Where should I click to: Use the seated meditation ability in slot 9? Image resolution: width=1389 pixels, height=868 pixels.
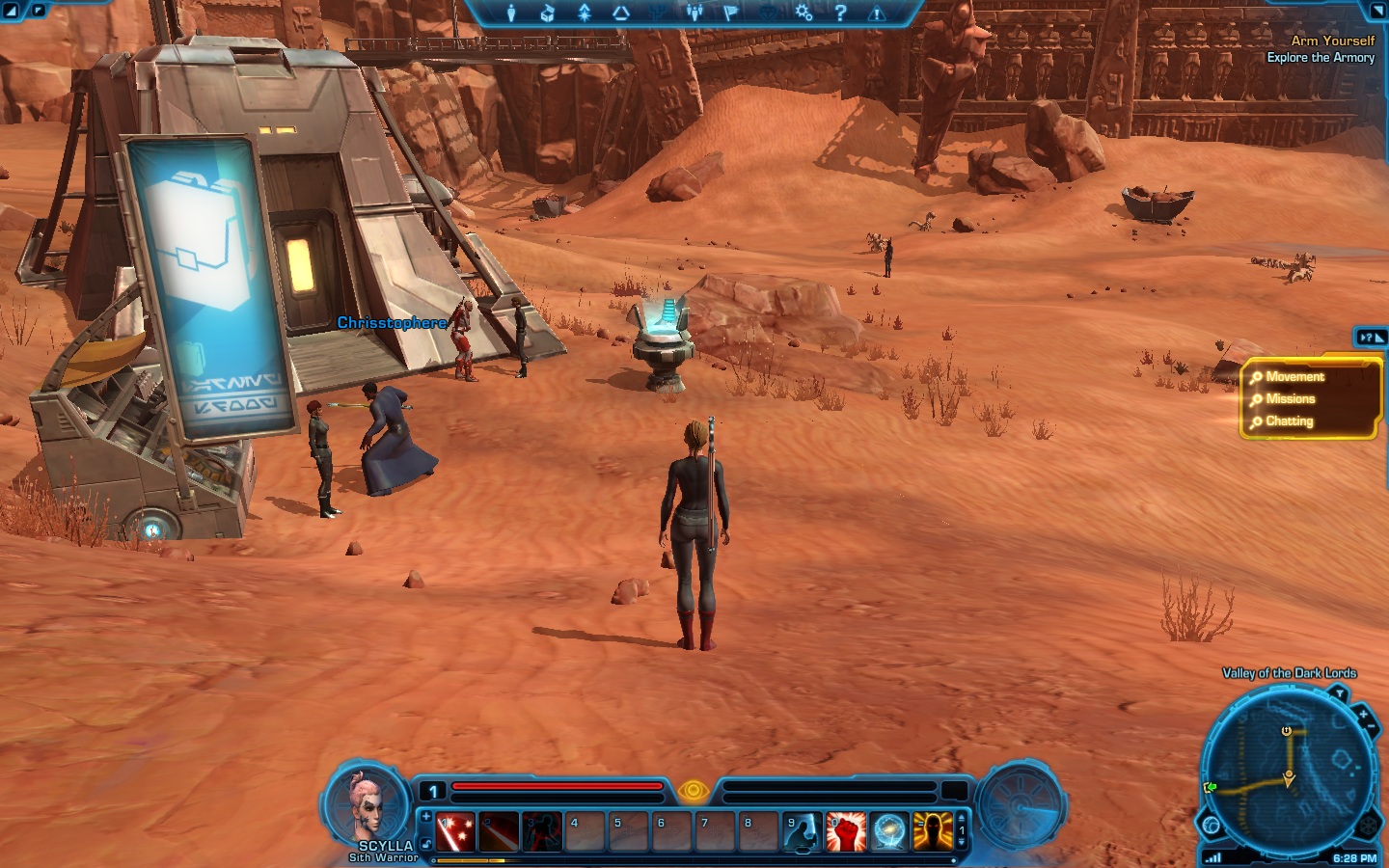click(802, 831)
